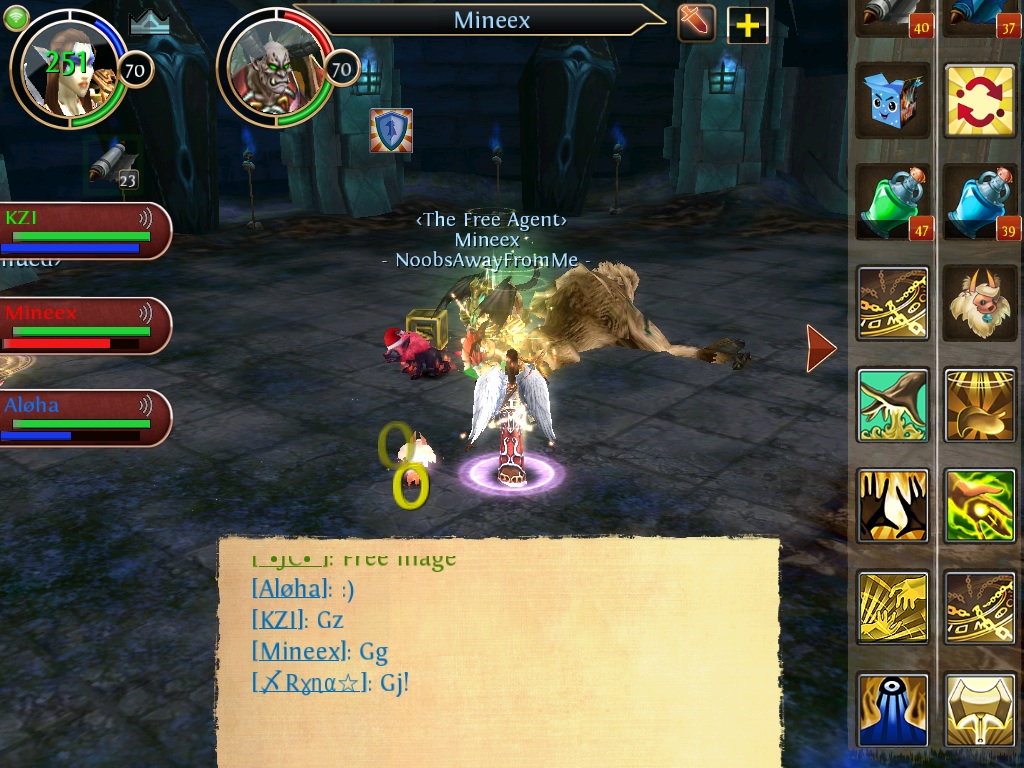Tap the red swap-arrows icon
This screenshot has height=768, width=1024.
coord(980,102)
